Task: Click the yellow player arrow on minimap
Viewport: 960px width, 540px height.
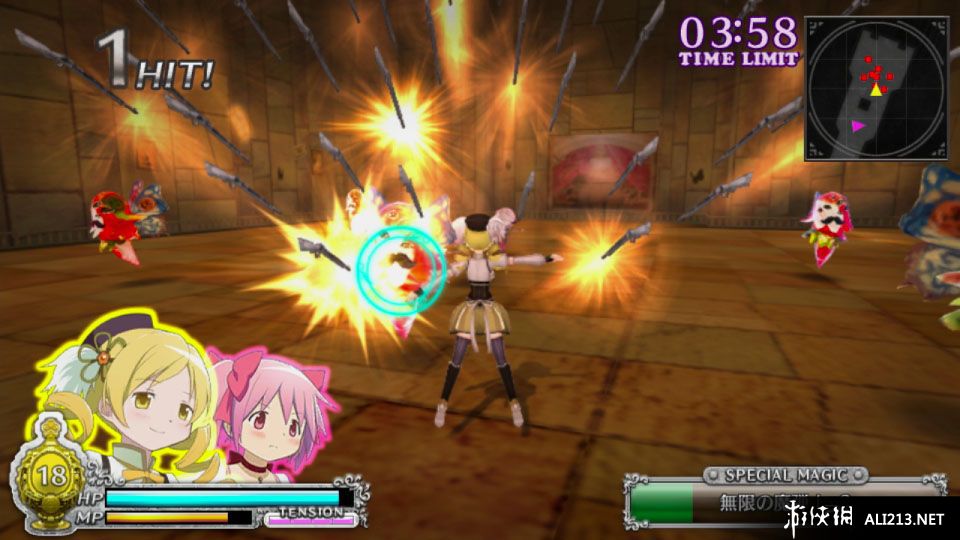Action: (x=877, y=91)
